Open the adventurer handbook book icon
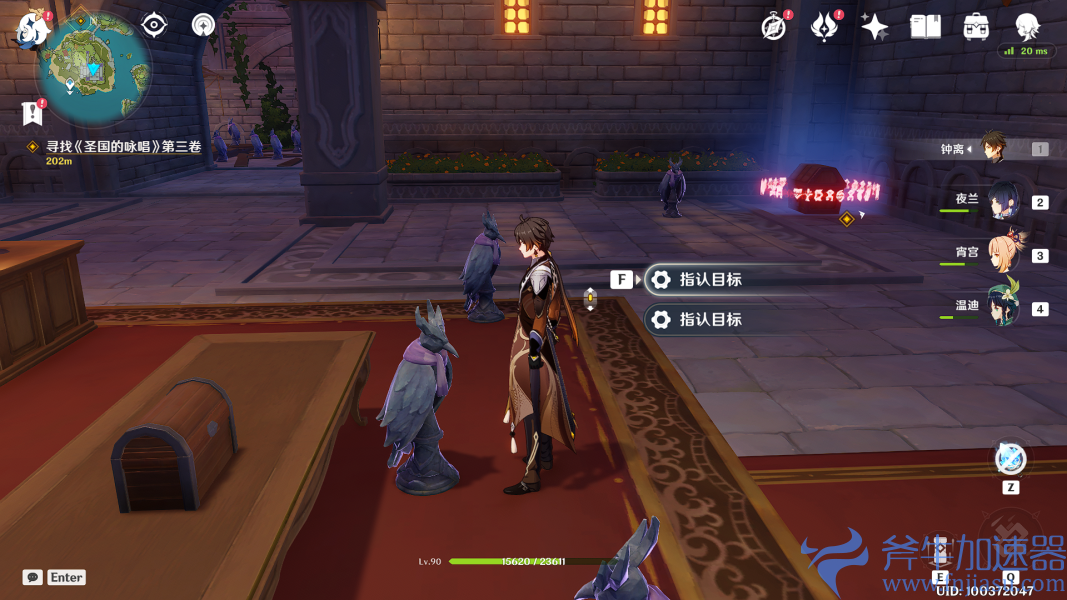This screenshot has width=1067, height=600. [x=925, y=27]
